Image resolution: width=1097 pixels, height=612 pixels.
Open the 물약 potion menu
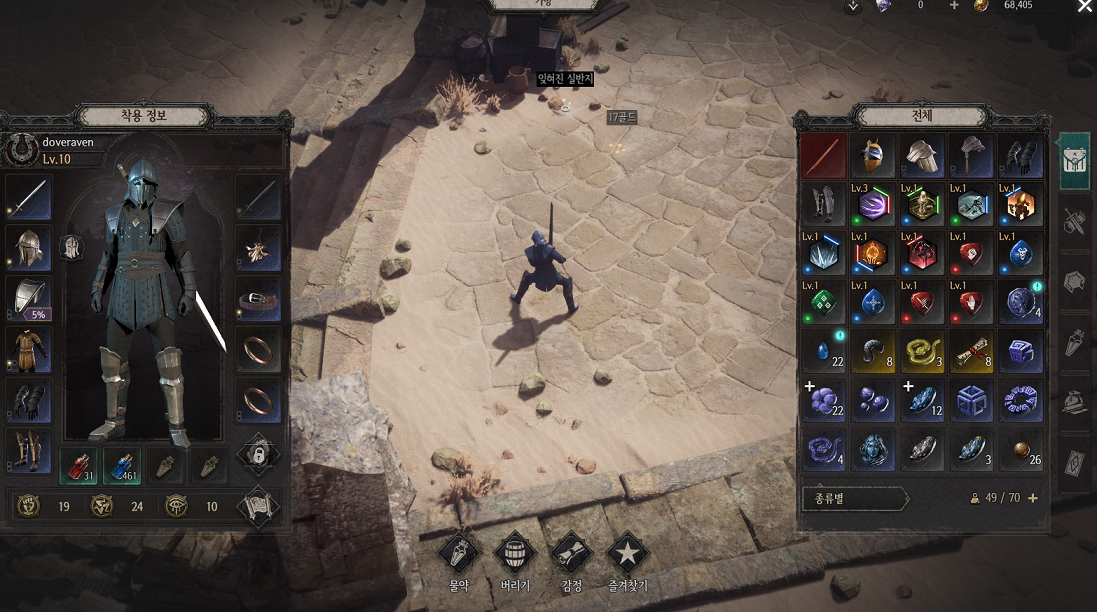tap(460, 552)
